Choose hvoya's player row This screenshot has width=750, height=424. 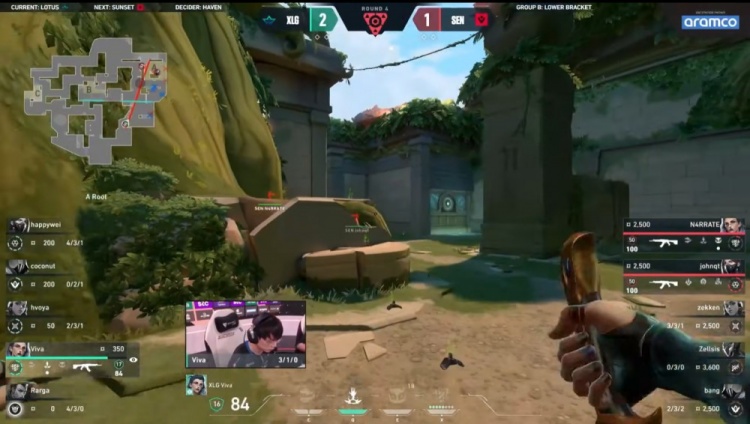[50, 317]
